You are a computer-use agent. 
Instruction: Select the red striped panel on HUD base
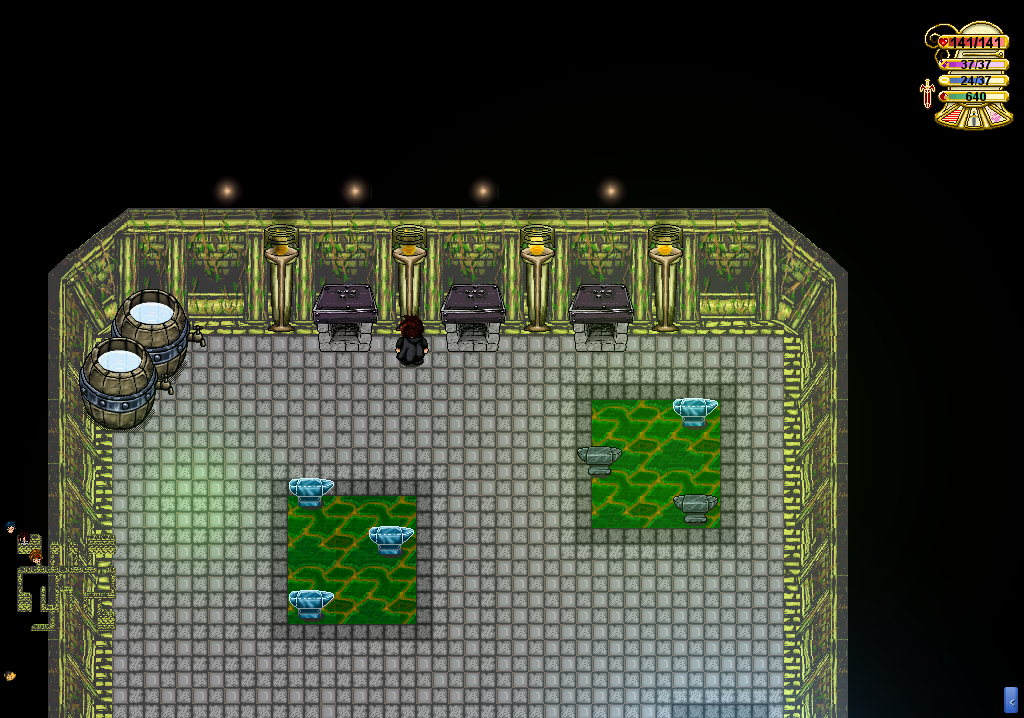[x=951, y=117]
